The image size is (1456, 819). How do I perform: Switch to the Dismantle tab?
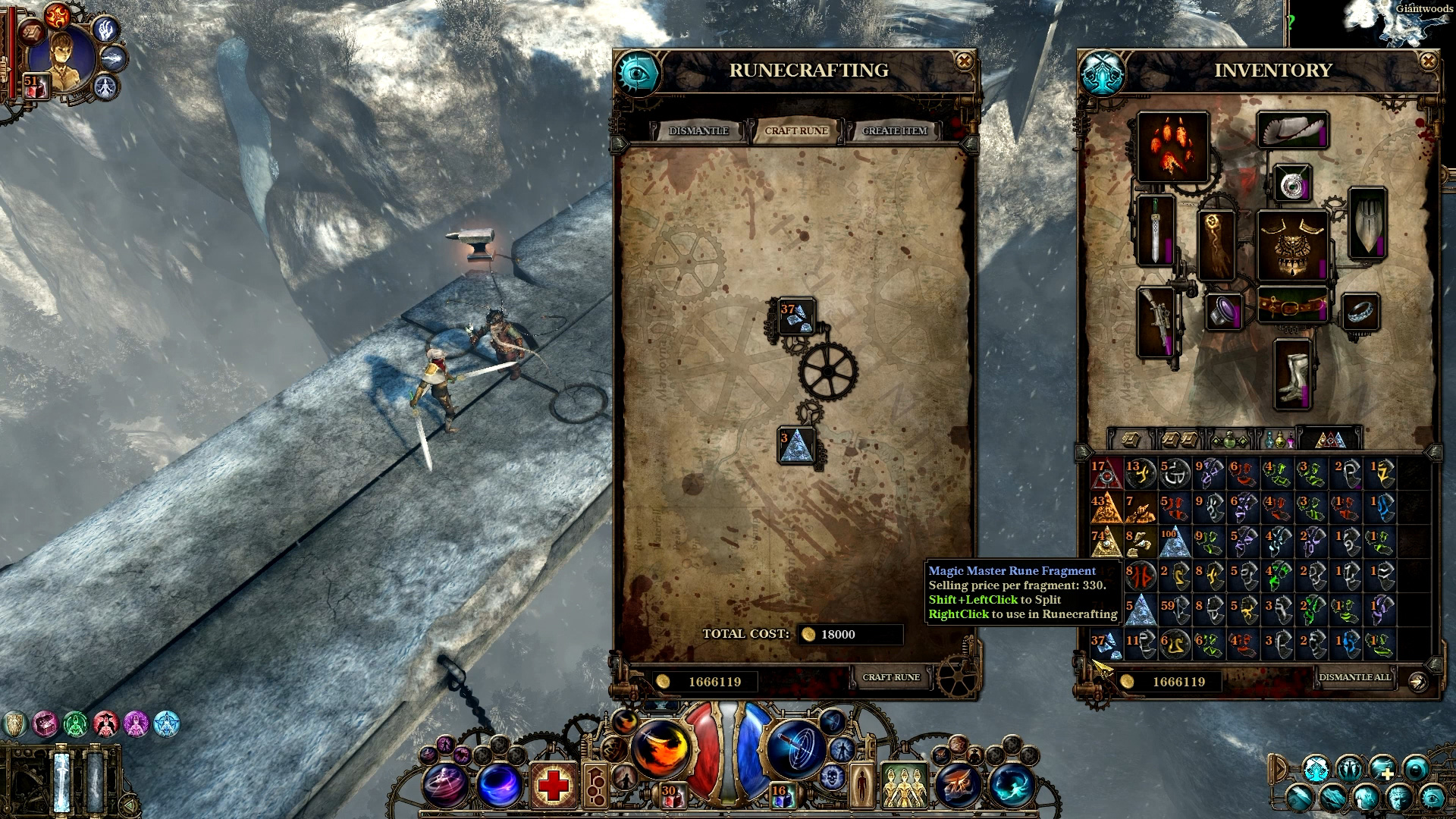[x=698, y=130]
